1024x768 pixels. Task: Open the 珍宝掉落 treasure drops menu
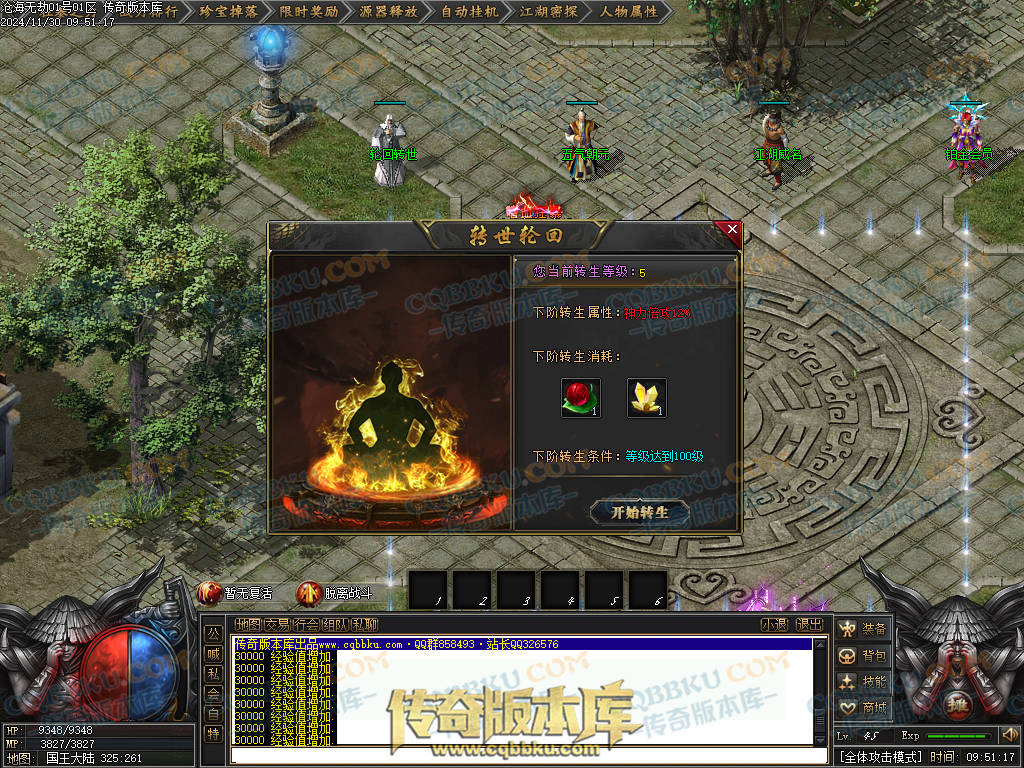[229, 12]
